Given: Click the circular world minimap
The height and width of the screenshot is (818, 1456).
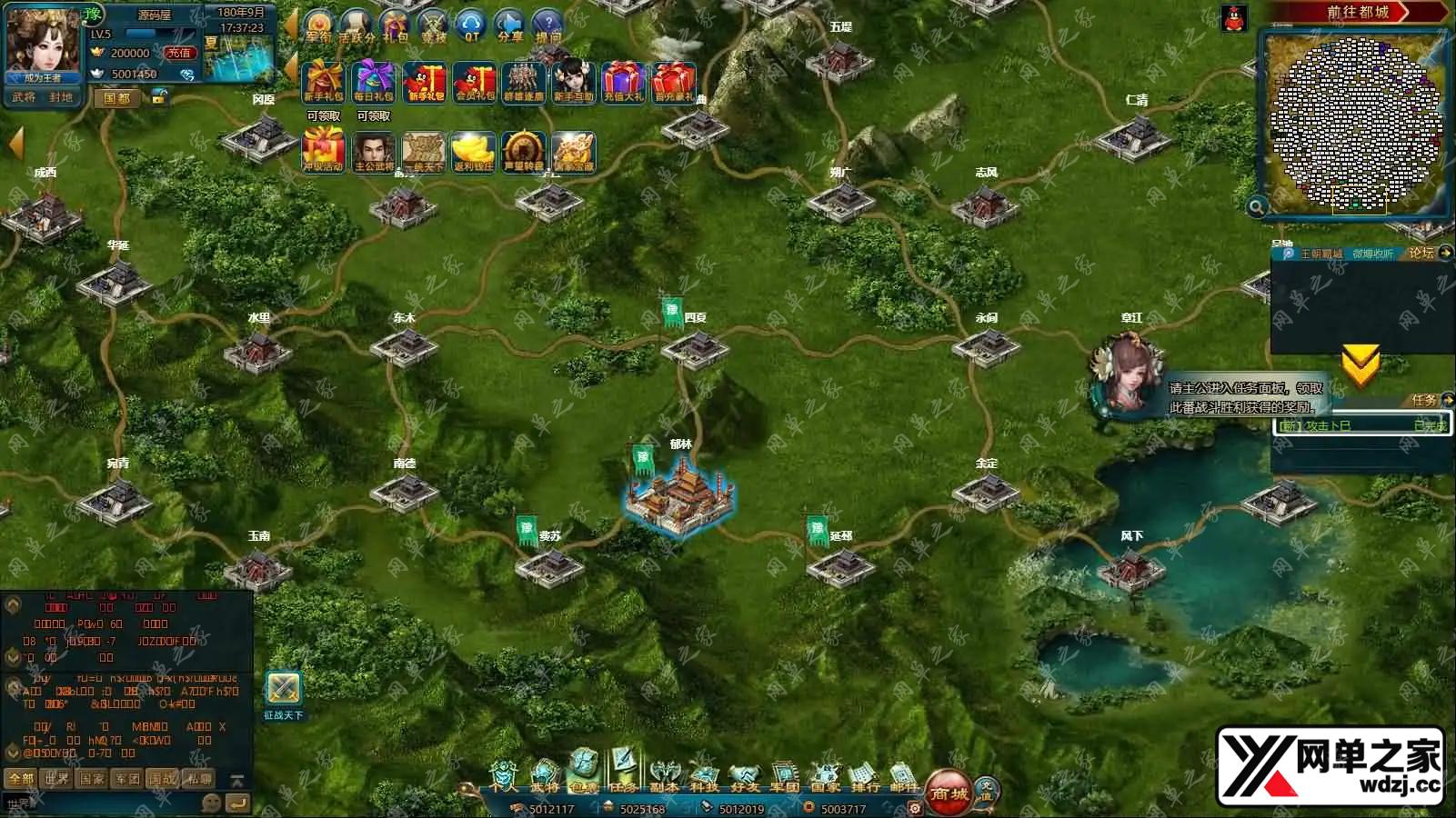Looking at the screenshot, I should click(1355, 123).
